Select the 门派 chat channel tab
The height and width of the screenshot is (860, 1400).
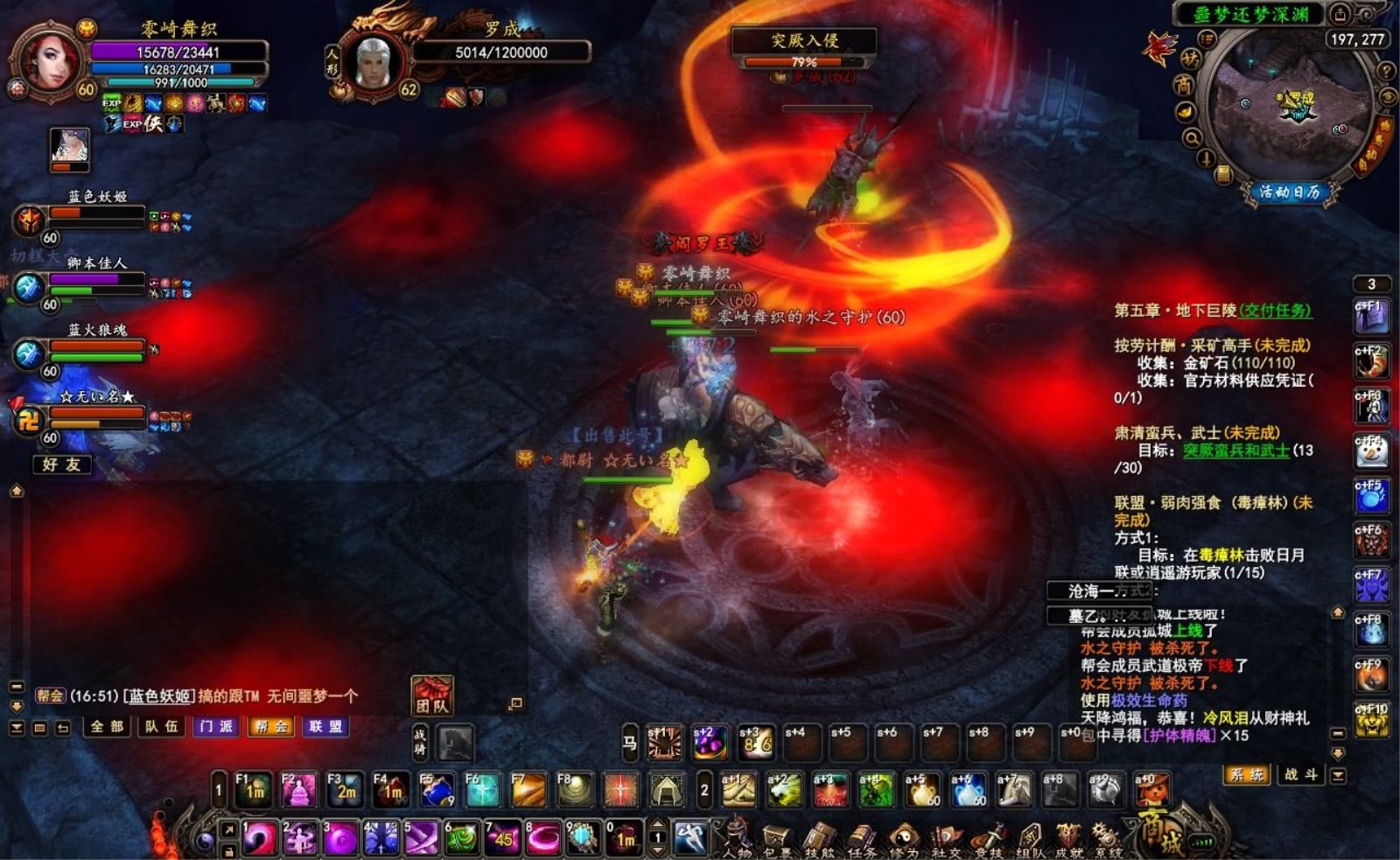click(x=216, y=726)
